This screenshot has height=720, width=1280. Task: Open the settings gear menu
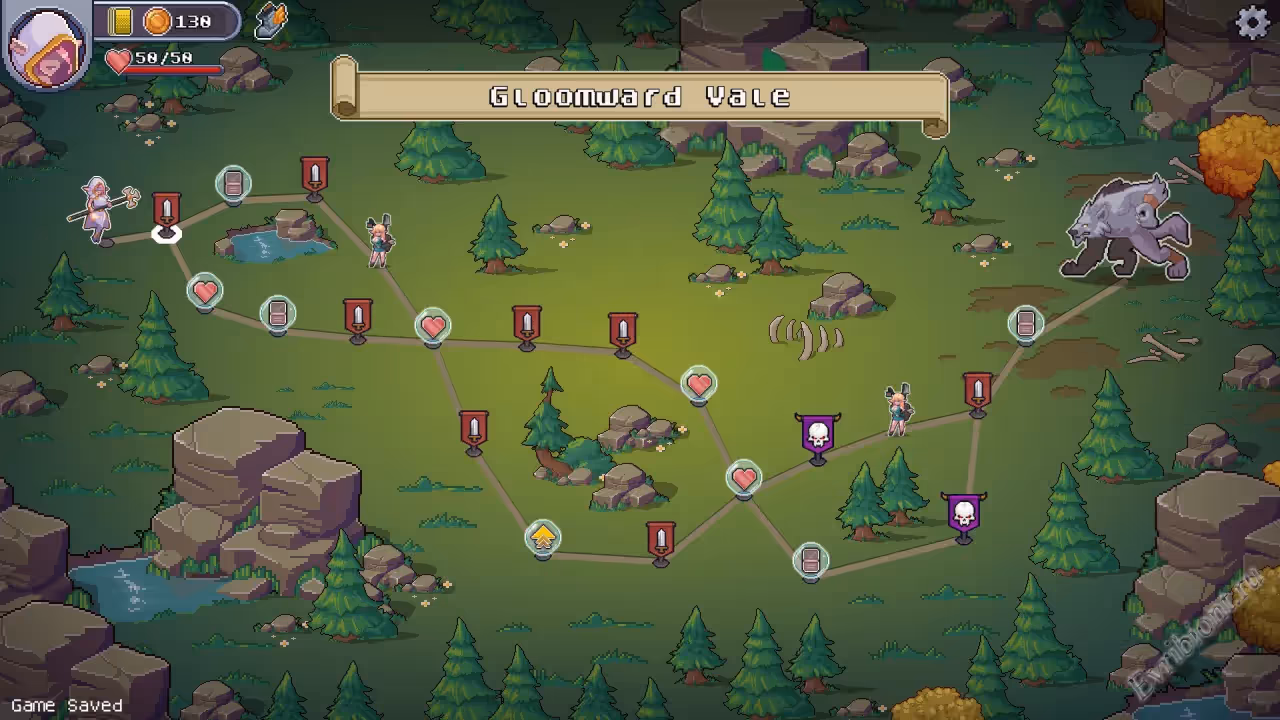(x=1252, y=22)
